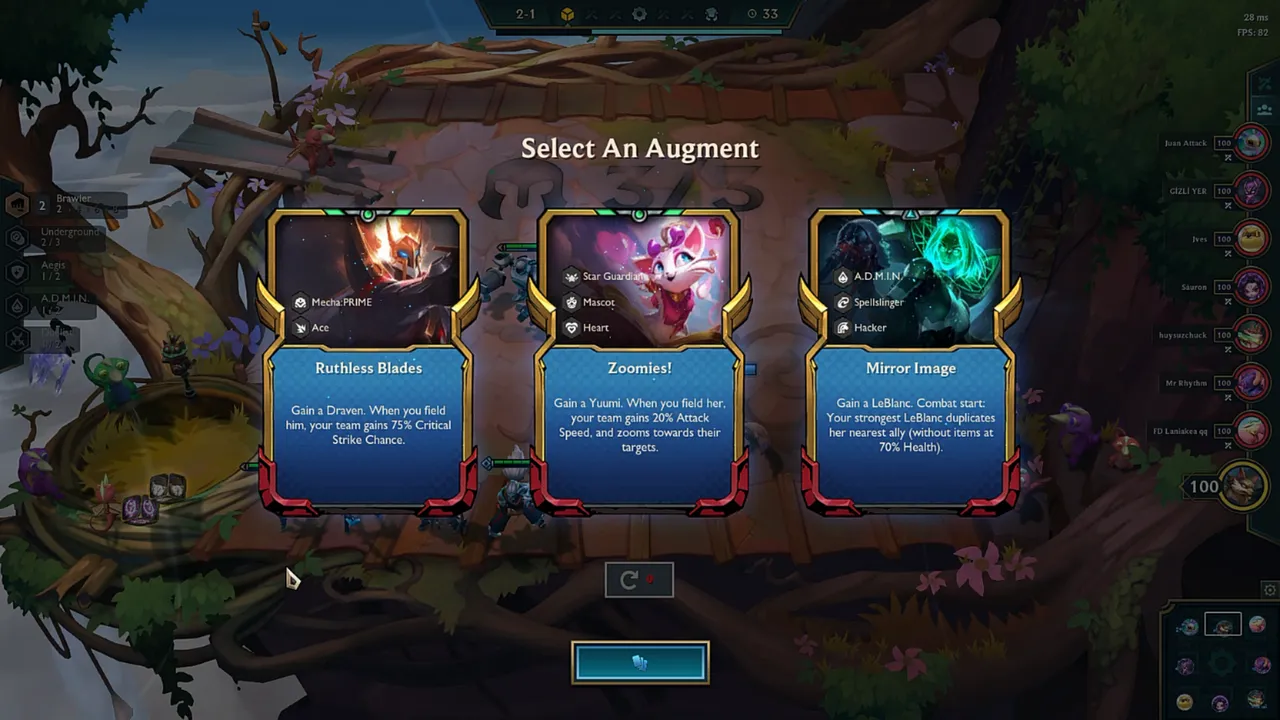
Task: Click the round timer showing 33
Action: click(x=763, y=14)
